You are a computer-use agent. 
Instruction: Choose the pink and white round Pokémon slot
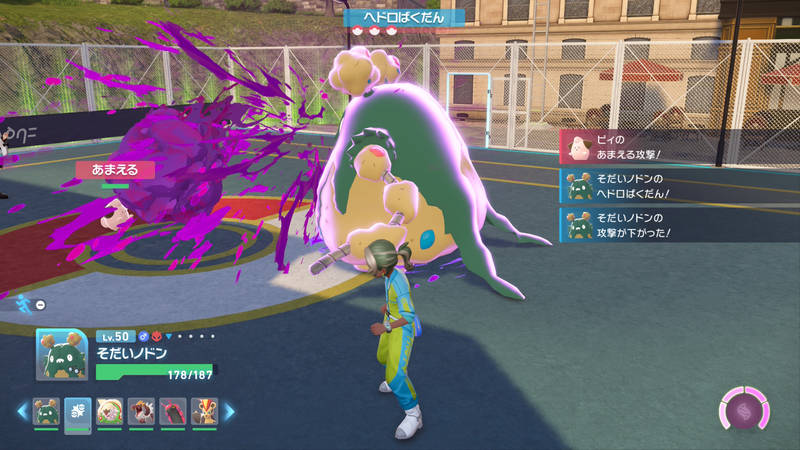click(x=110, y=411)
